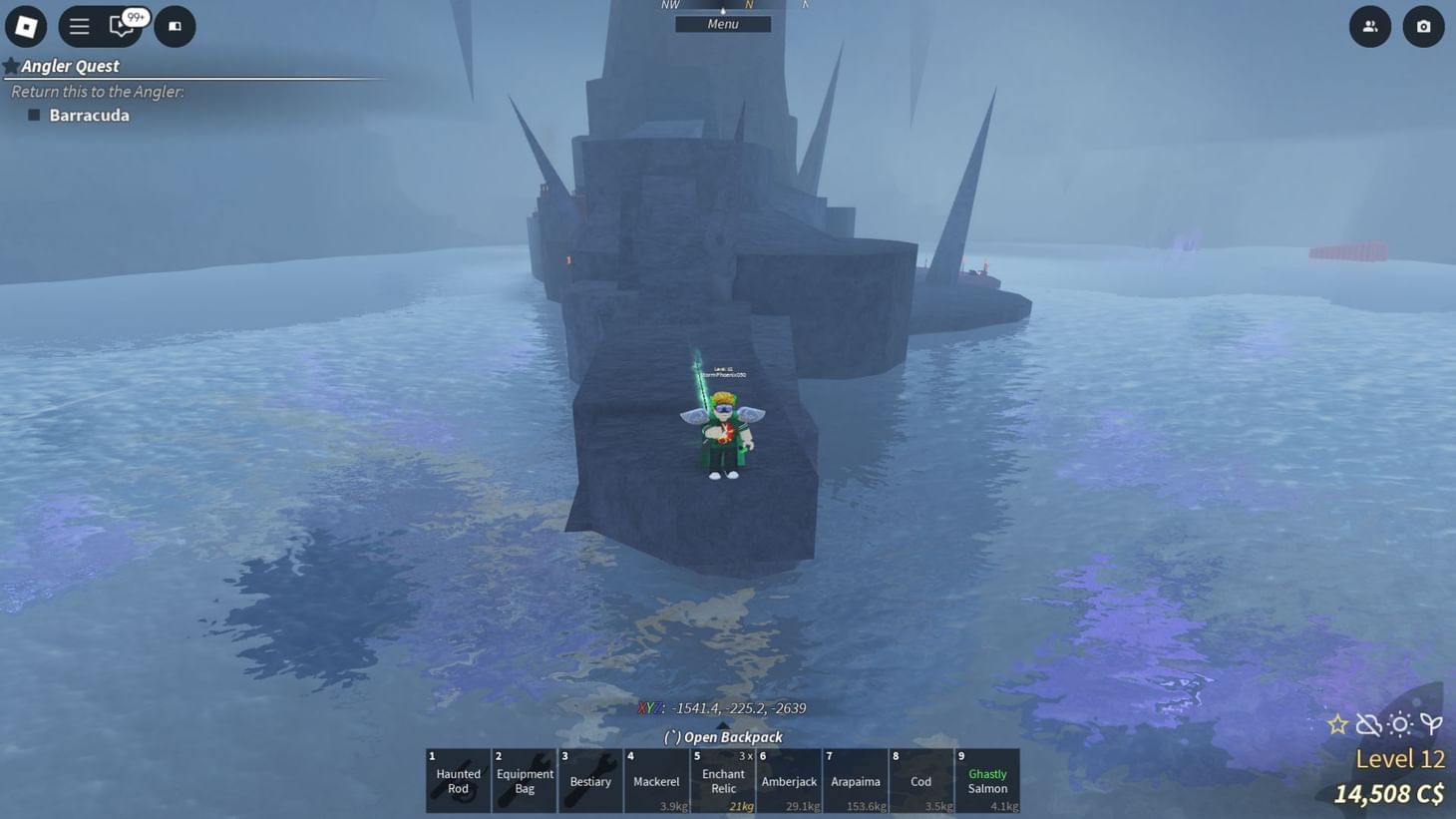Click the crossed-out cloud weather icon
1456x819 pixels.
(x=1369, y=724)
